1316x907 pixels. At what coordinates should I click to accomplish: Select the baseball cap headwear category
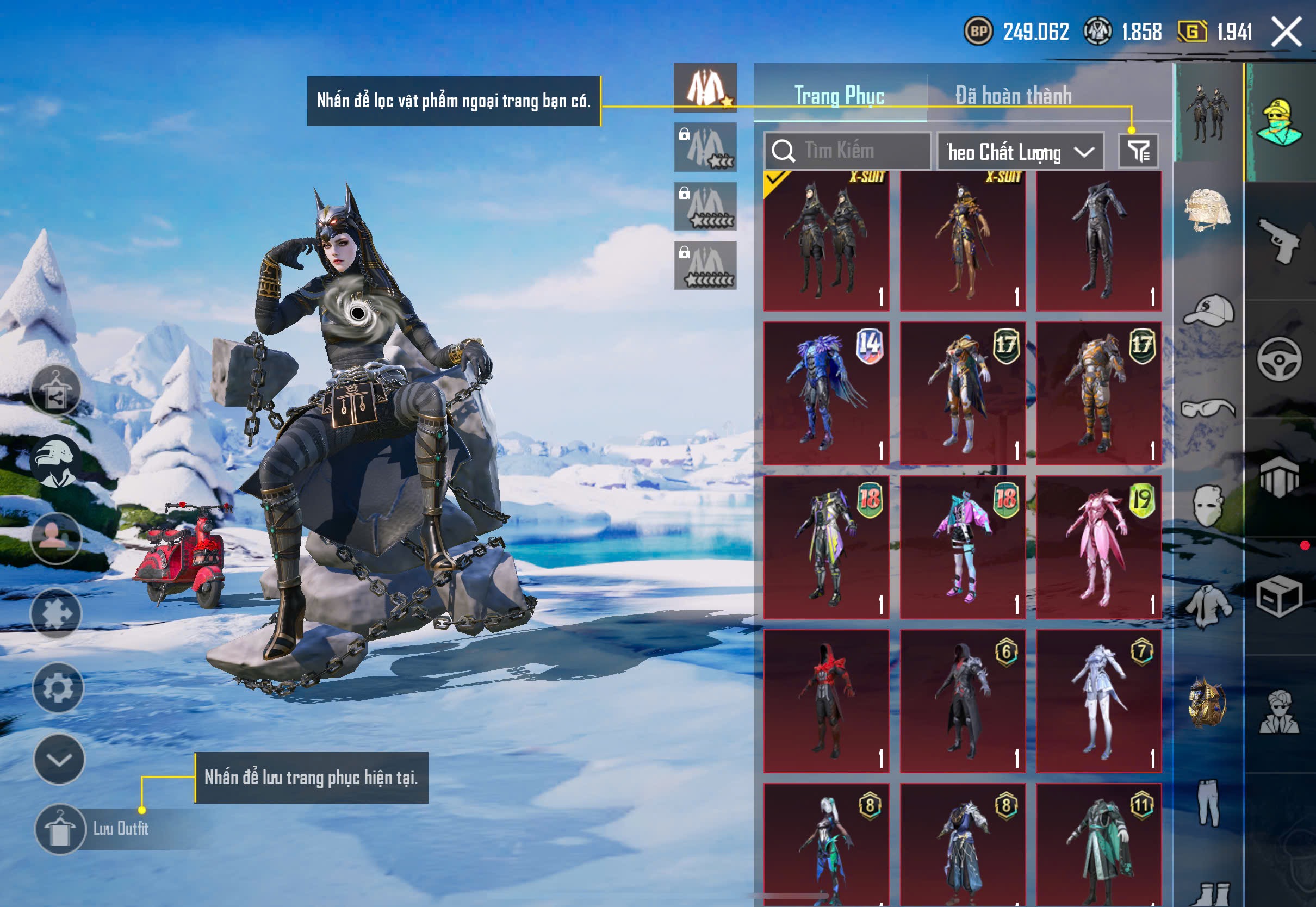[1208, 310]
